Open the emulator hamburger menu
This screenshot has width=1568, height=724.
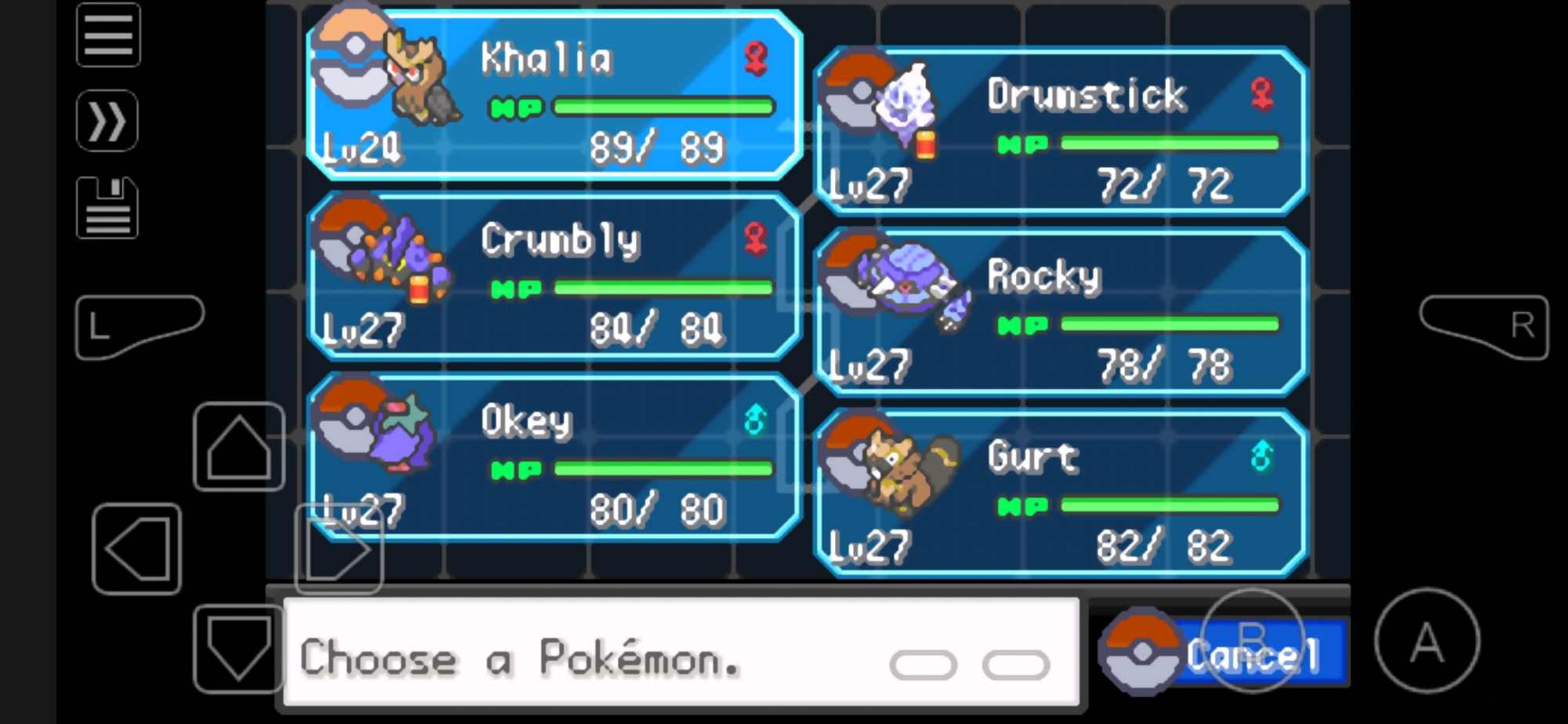[108, 35]
